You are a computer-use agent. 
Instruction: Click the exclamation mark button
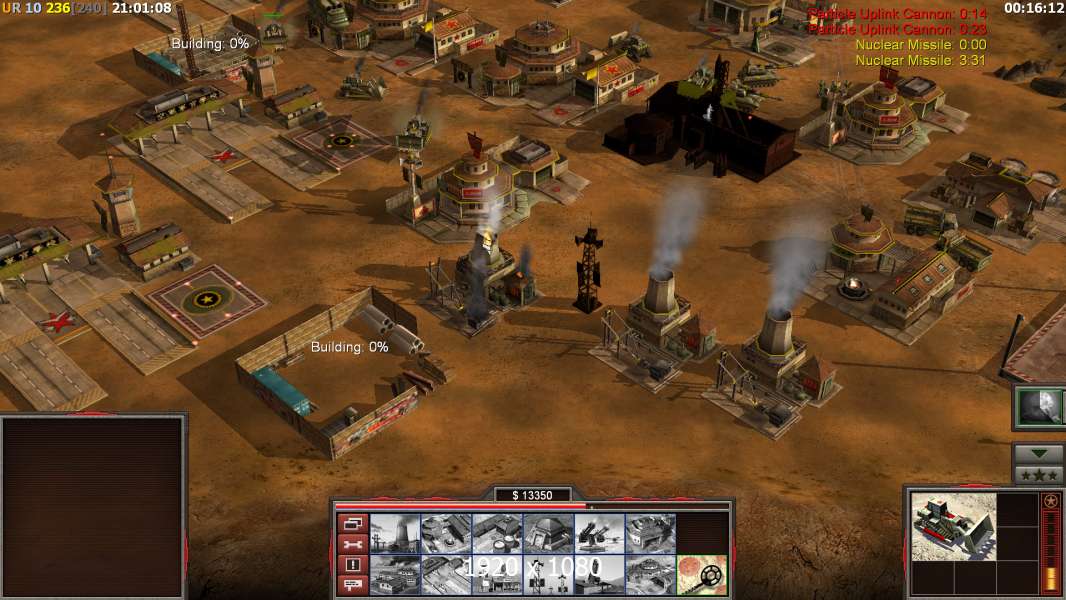(351, 565)
